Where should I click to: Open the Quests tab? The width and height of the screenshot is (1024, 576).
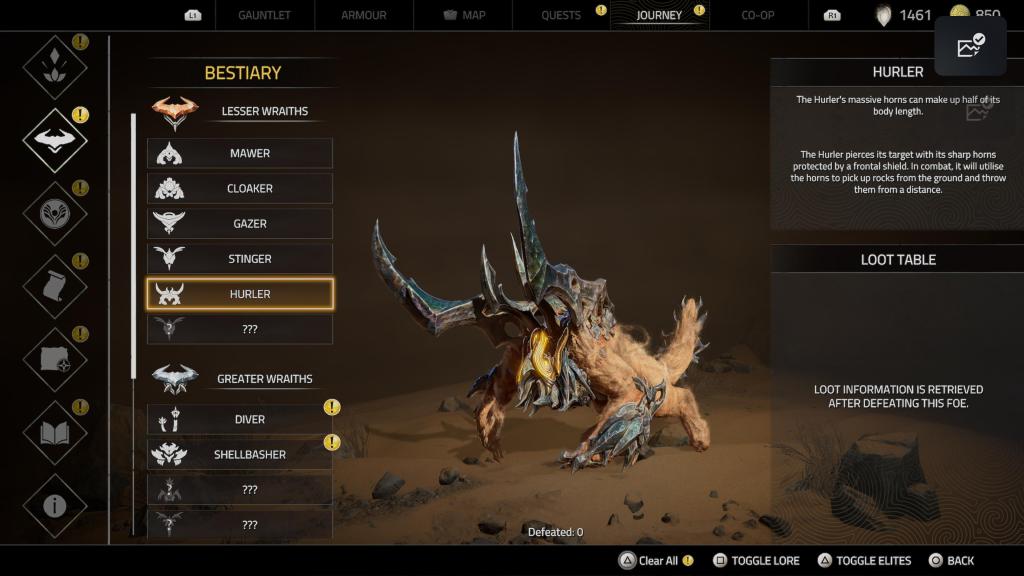click(561, 15)
